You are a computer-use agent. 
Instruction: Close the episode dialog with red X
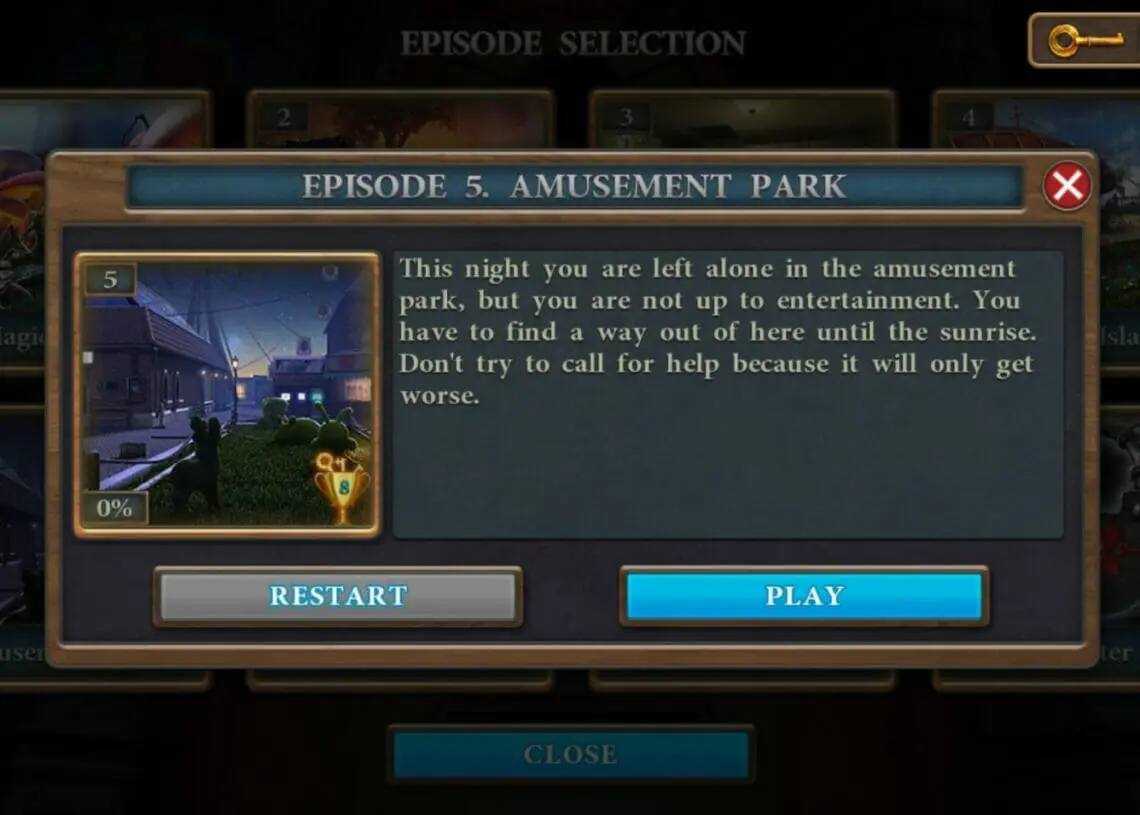coord(1067,186)
